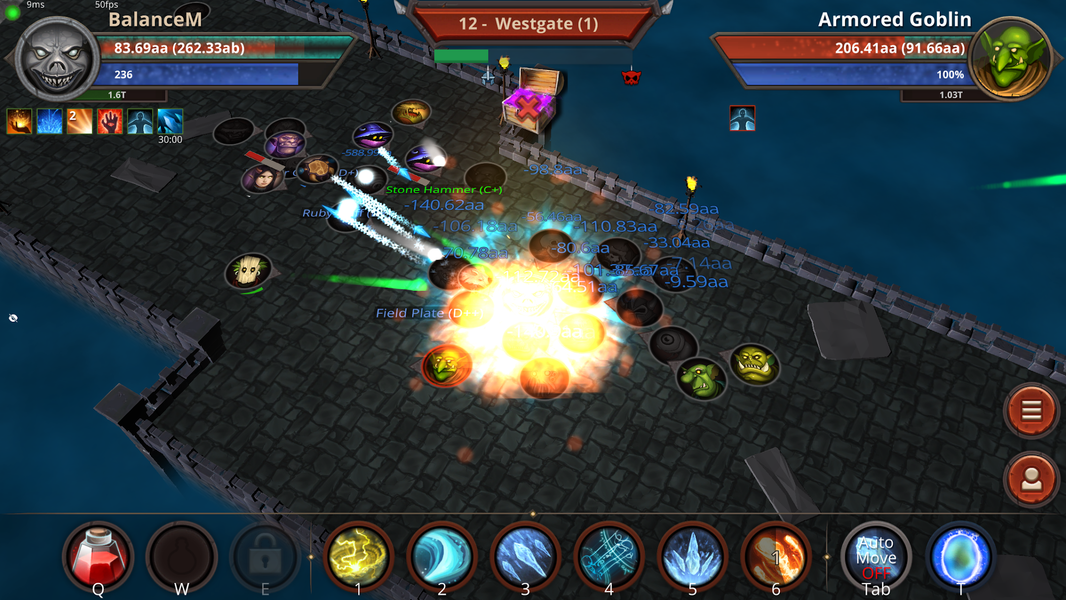The width and height of the screenshot is (1066, 600).
Task: Use the red health potion slot
Action: tap(98, 556)
